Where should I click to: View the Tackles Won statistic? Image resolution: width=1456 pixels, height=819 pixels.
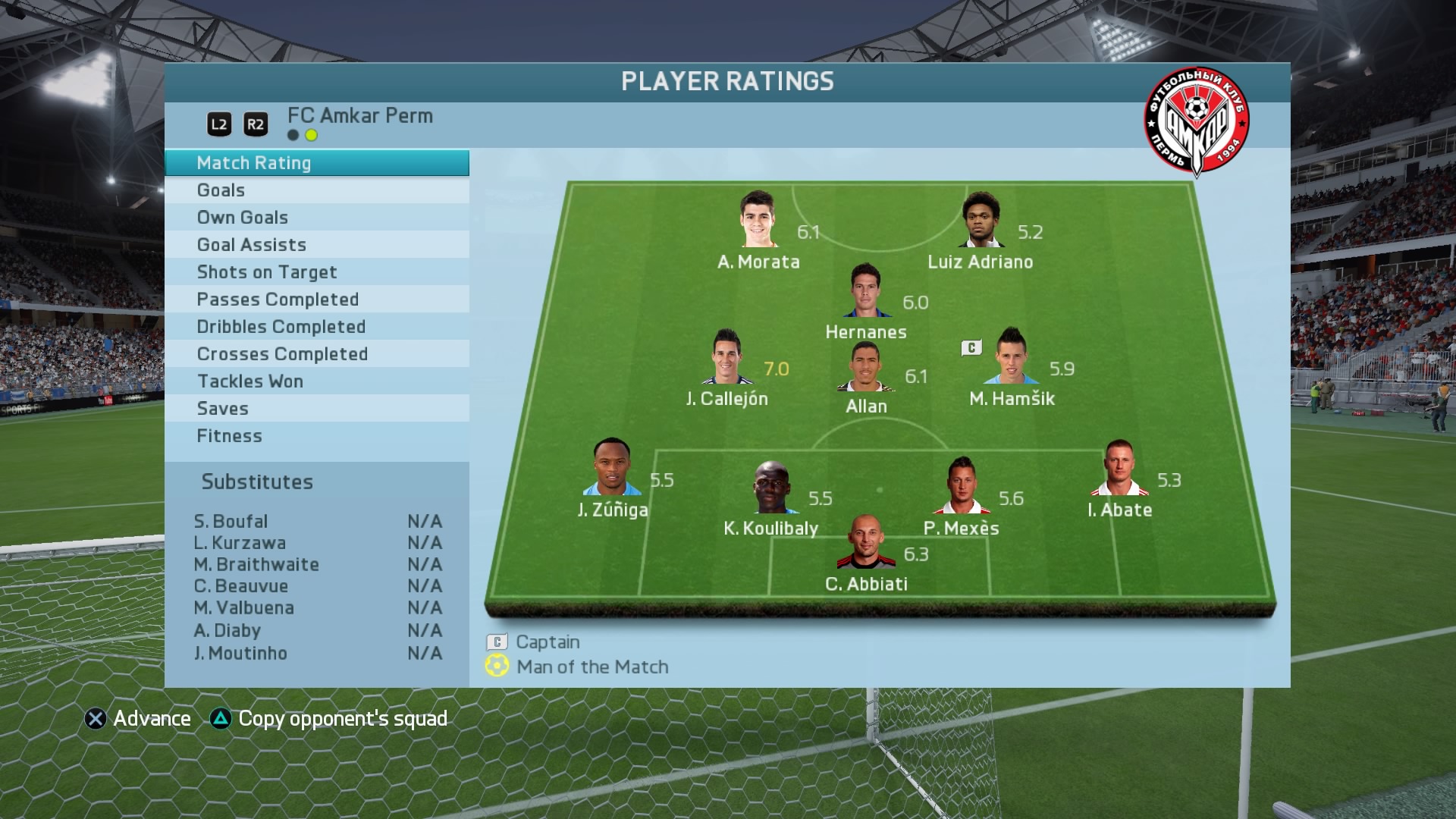(x=316, y=381)
